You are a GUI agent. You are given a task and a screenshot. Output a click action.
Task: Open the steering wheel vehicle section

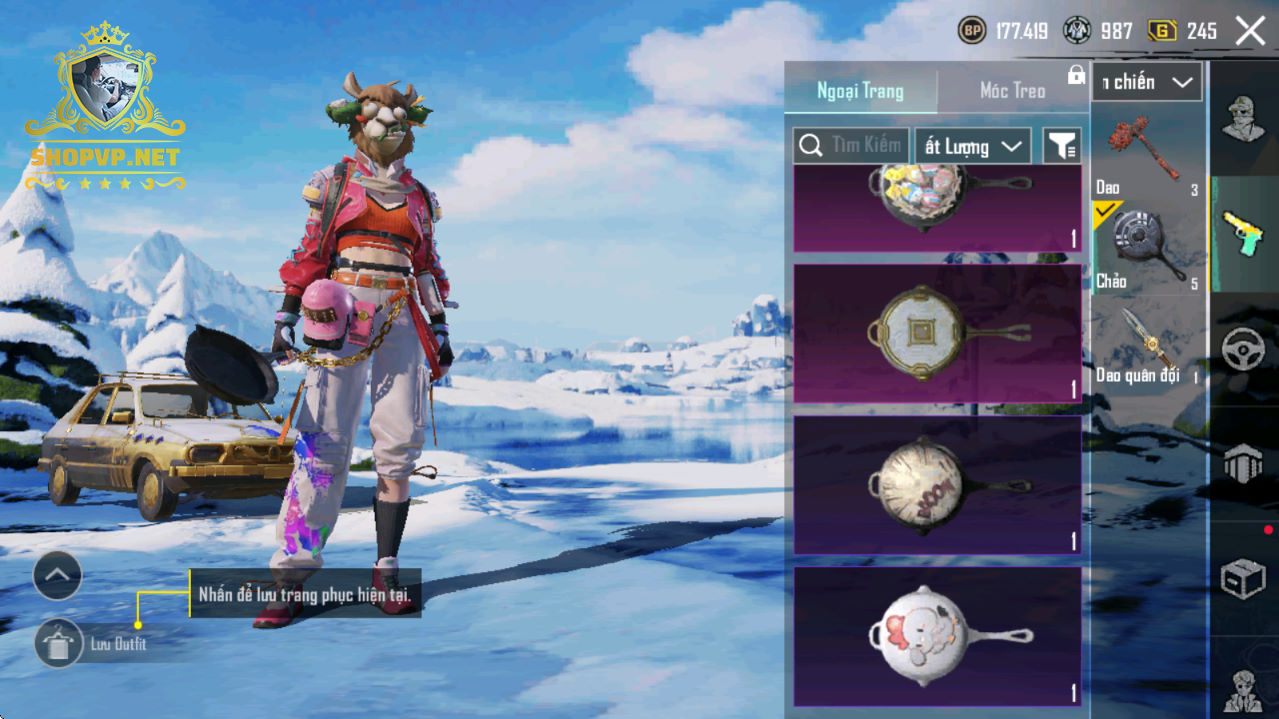pos(1243,349)
